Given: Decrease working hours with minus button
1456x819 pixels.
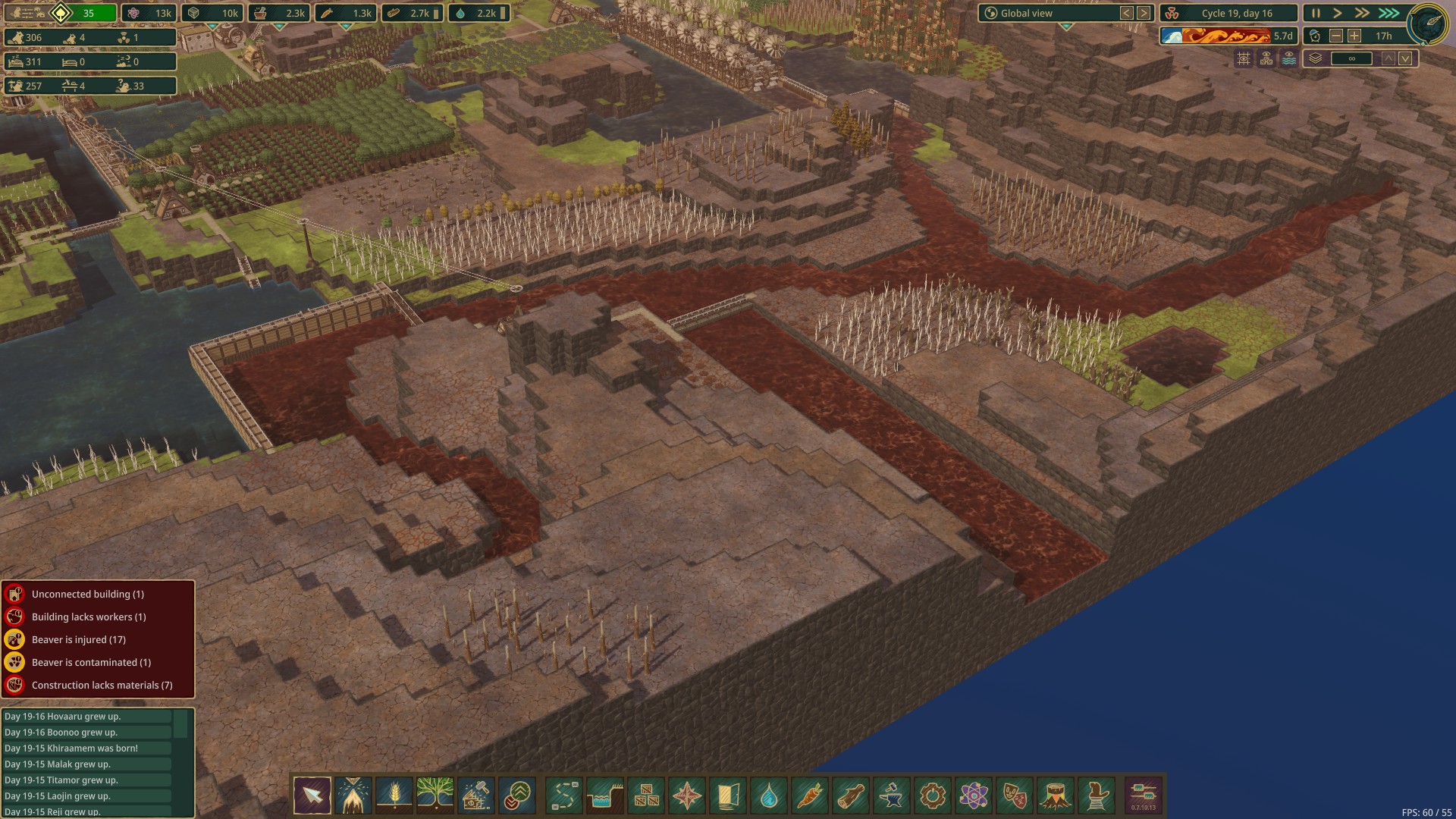Looking at the screenshot, I should click(x=1336, y=36).
